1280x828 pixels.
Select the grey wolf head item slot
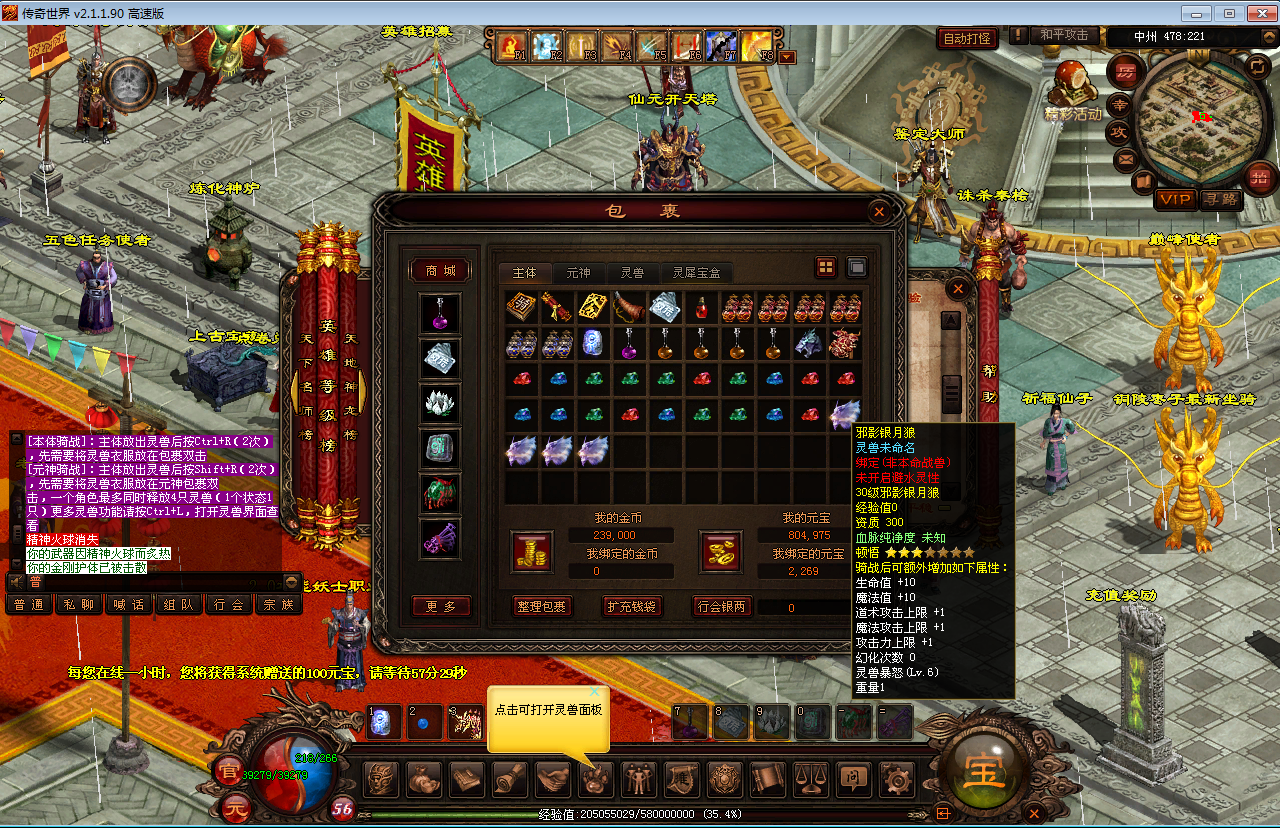coord(808,343)
